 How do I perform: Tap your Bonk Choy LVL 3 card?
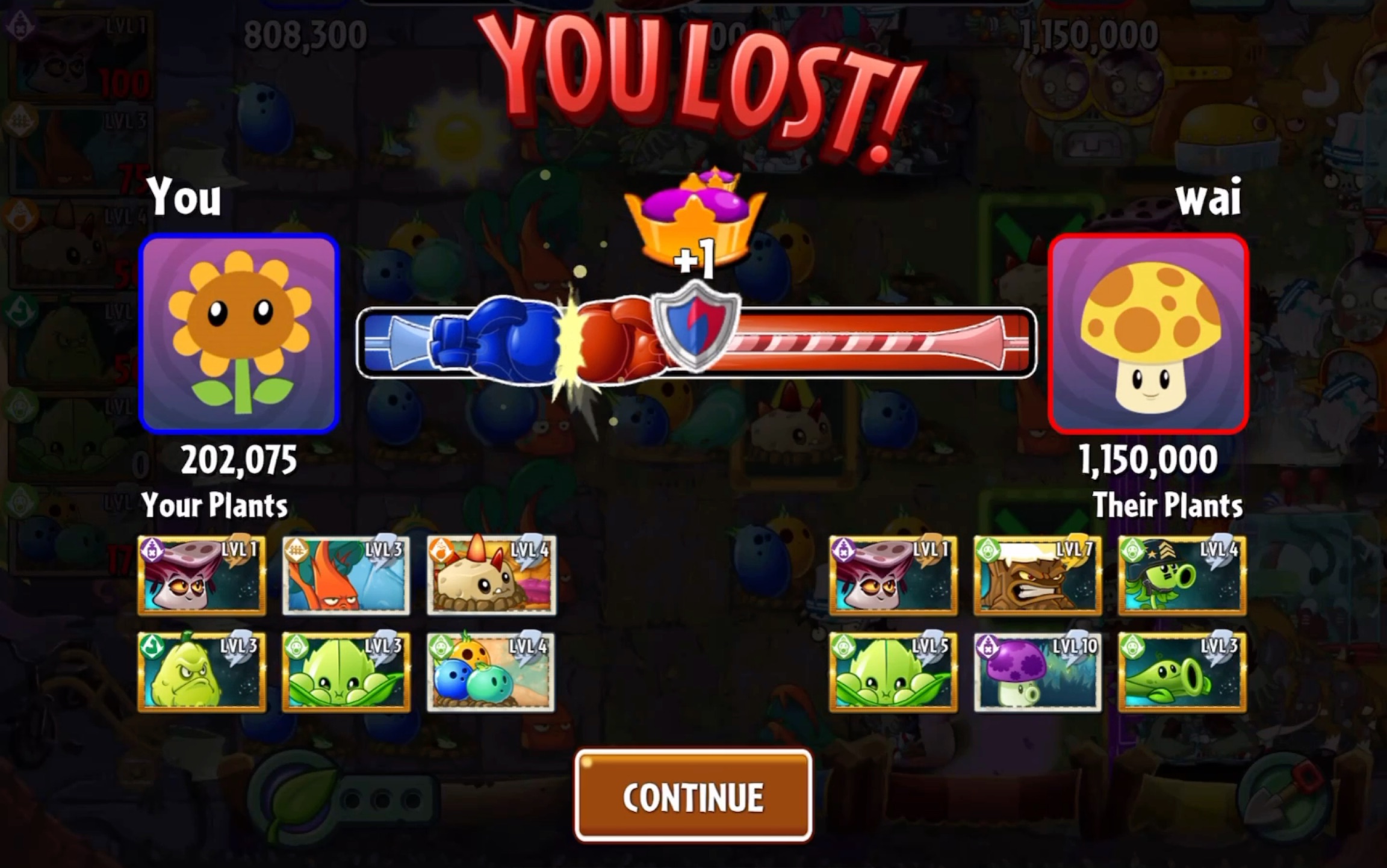point(346,672)
